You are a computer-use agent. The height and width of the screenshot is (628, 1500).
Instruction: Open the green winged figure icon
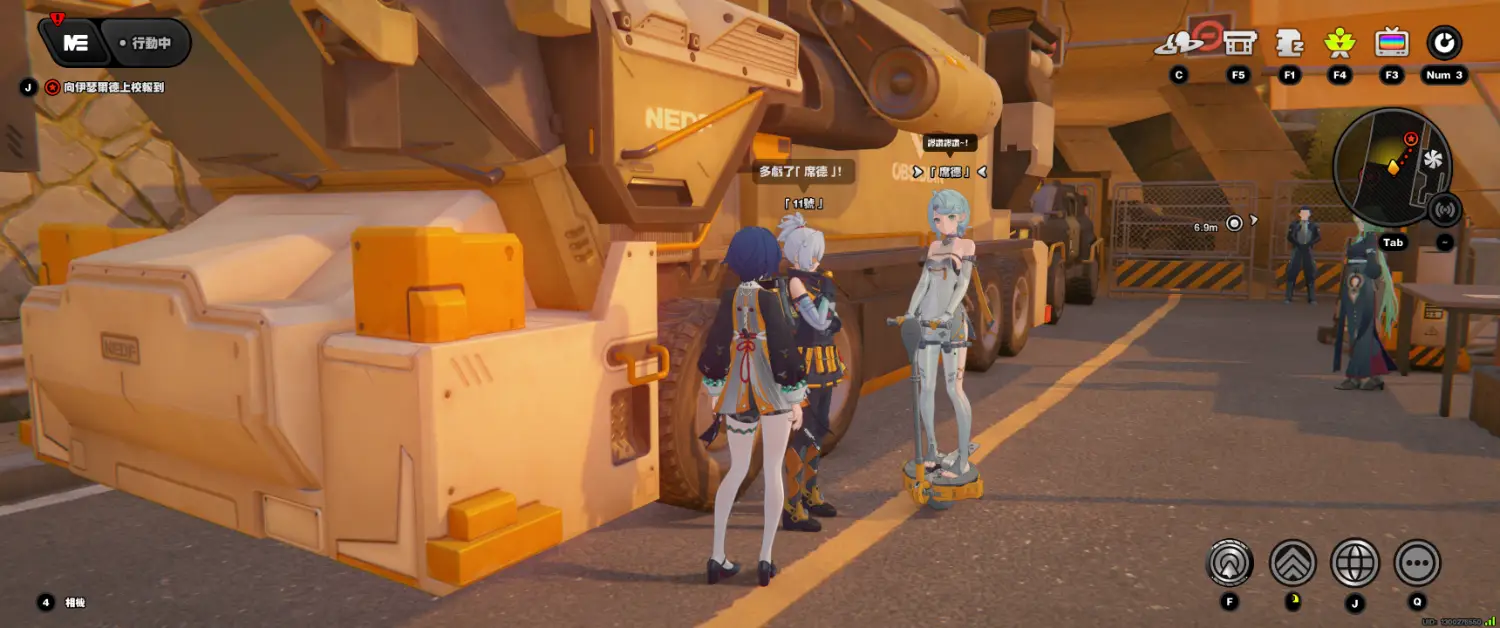coord(1339,43)
